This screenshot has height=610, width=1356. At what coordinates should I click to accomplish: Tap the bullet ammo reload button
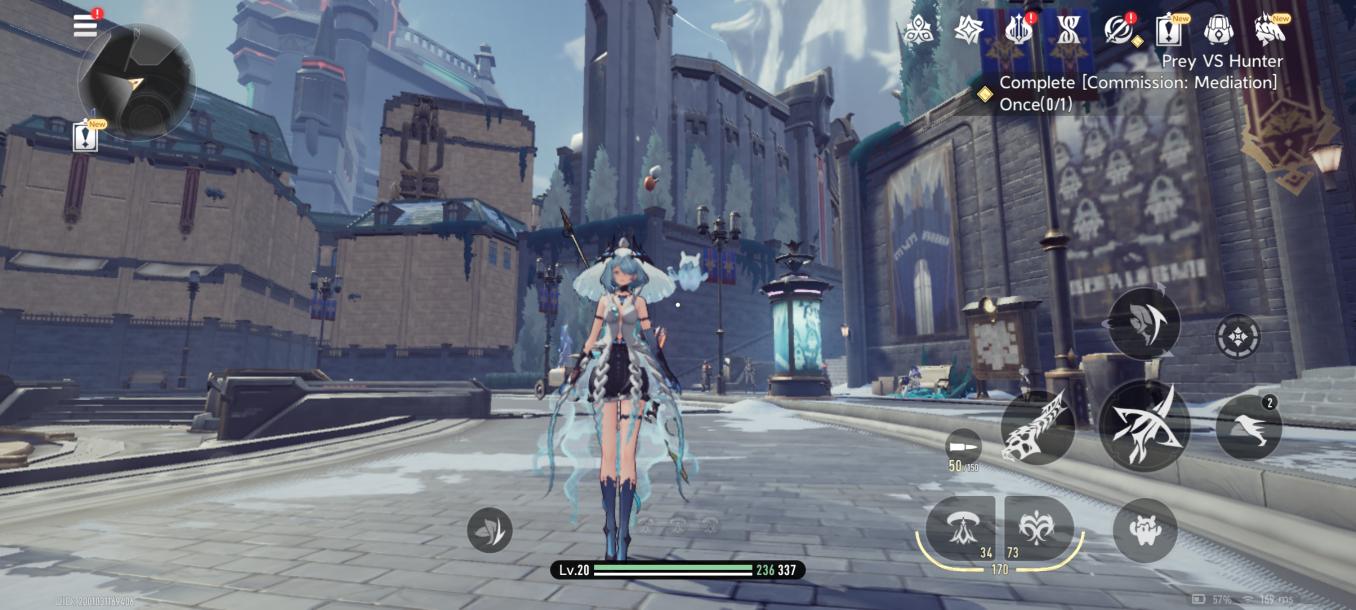pos(963,447)
